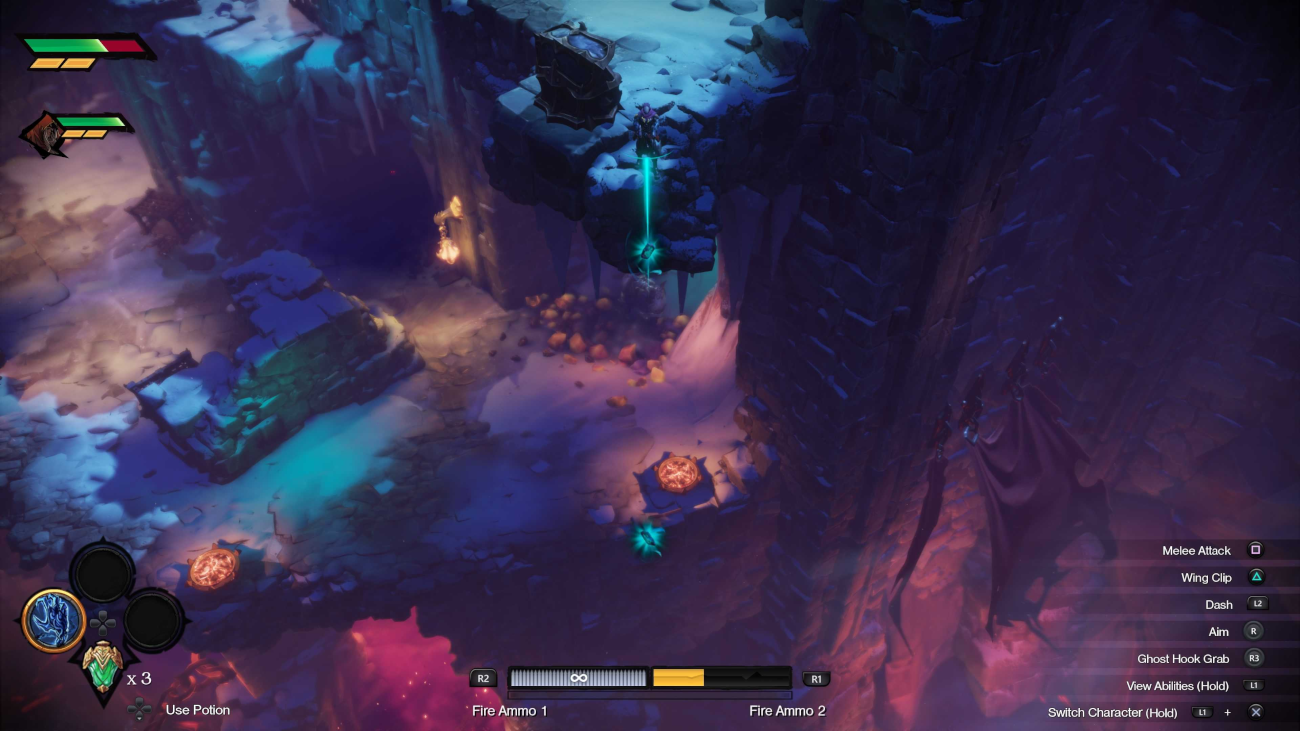The width and height of the screenshot is (1300, 731).
Task: Click the Use Potion text label
Action: [x=196, y=710]
